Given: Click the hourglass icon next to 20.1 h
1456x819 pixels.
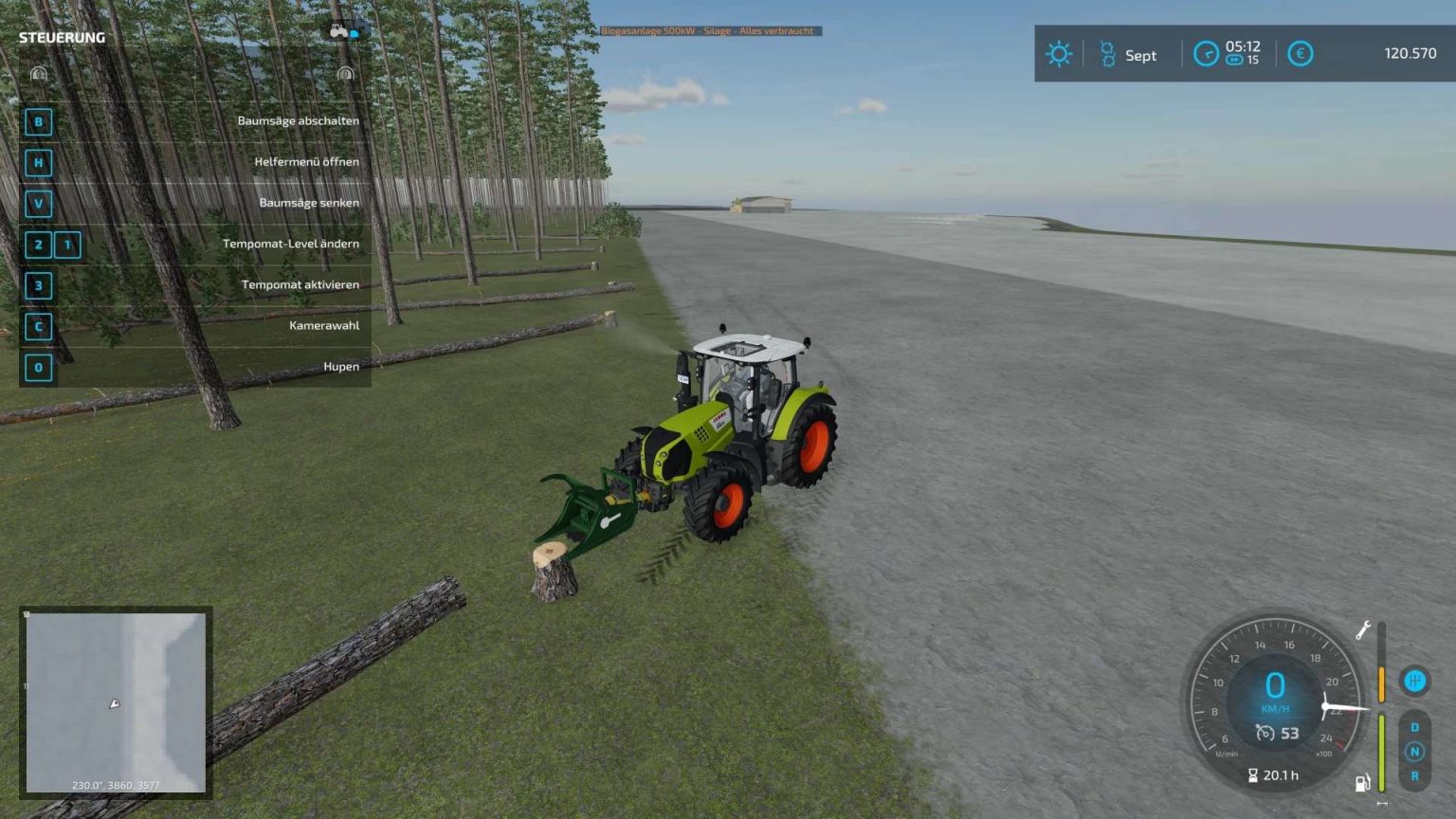Looking at the screenshot, I should click(1253, 773).
